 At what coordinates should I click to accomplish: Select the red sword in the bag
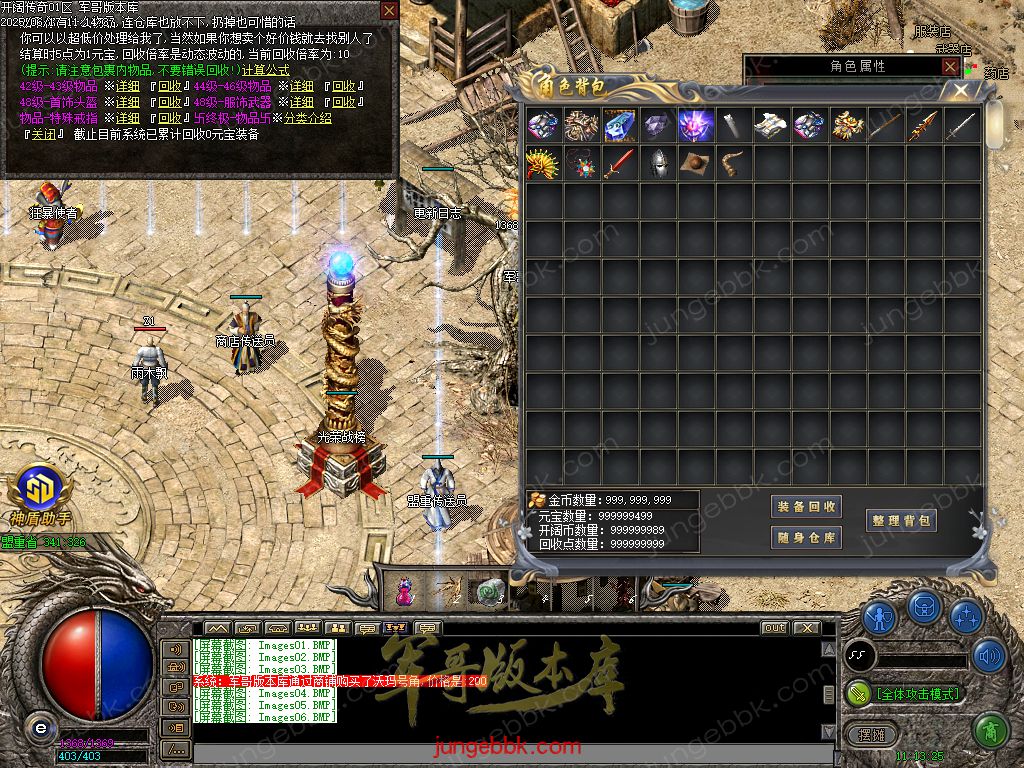[619, 163]
